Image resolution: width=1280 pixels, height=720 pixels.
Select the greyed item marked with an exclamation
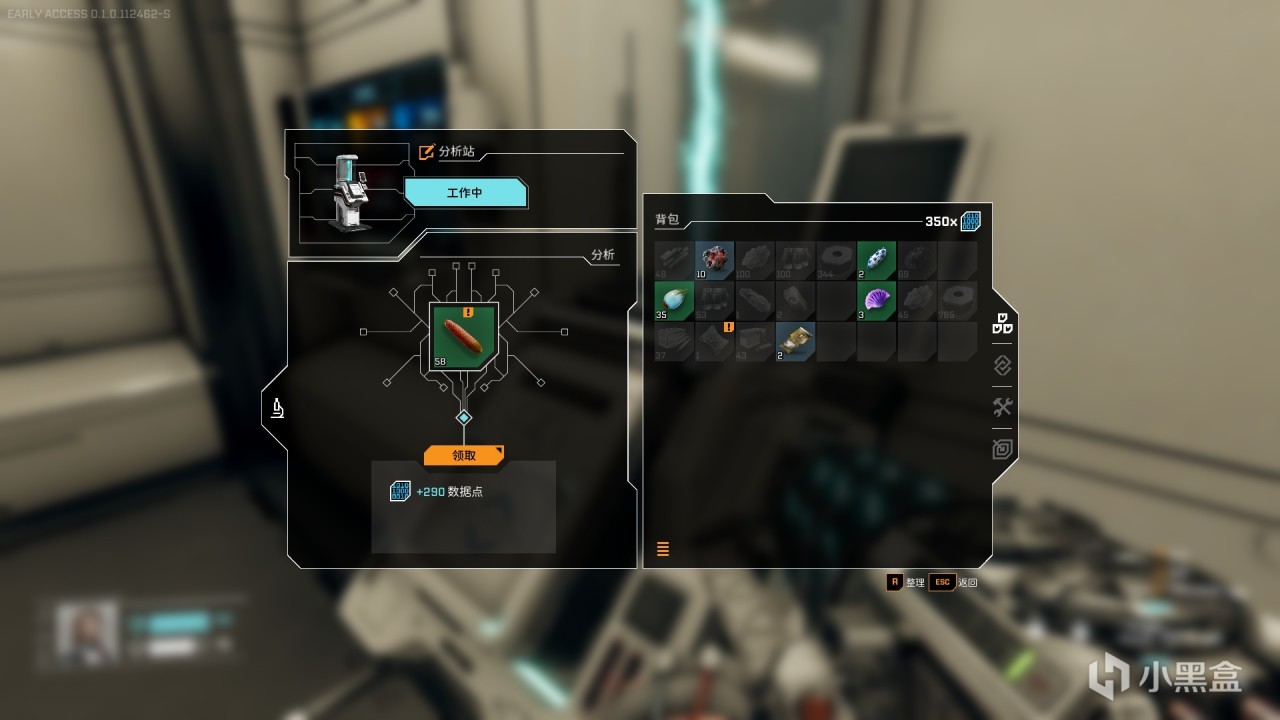coord(714,341)
